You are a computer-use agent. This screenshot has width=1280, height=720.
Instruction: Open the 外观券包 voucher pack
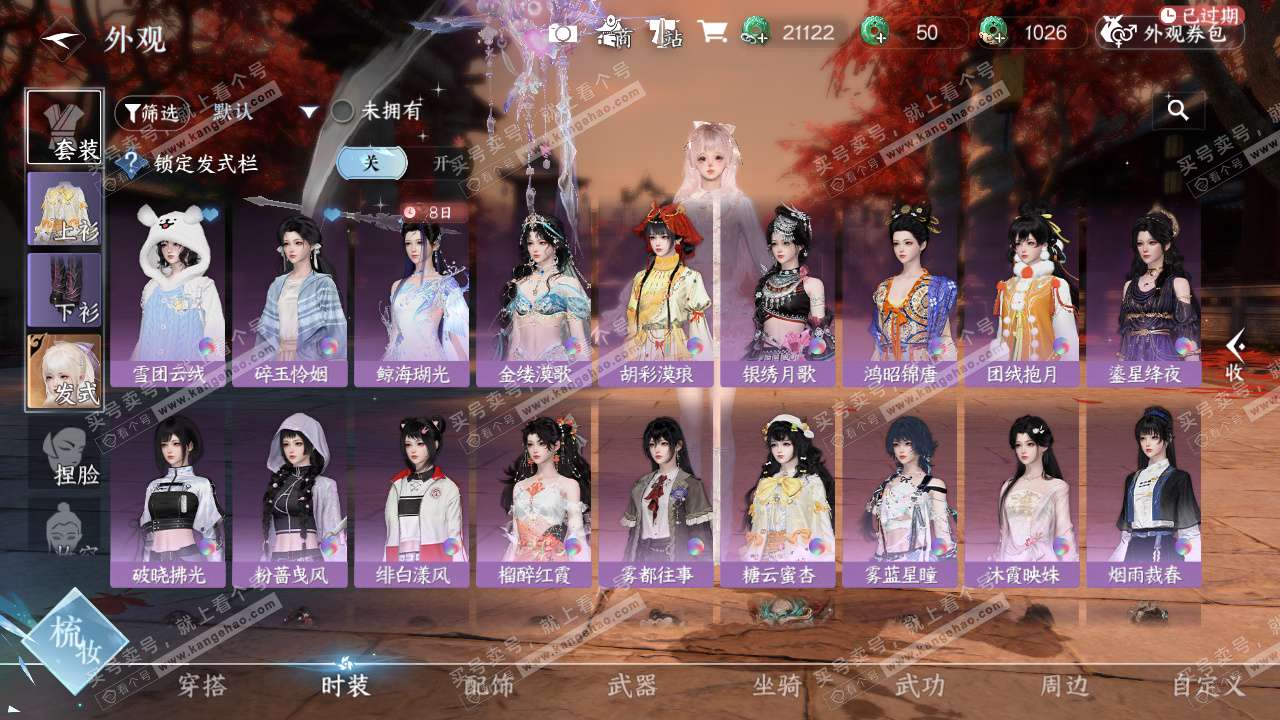(1170, 33)
